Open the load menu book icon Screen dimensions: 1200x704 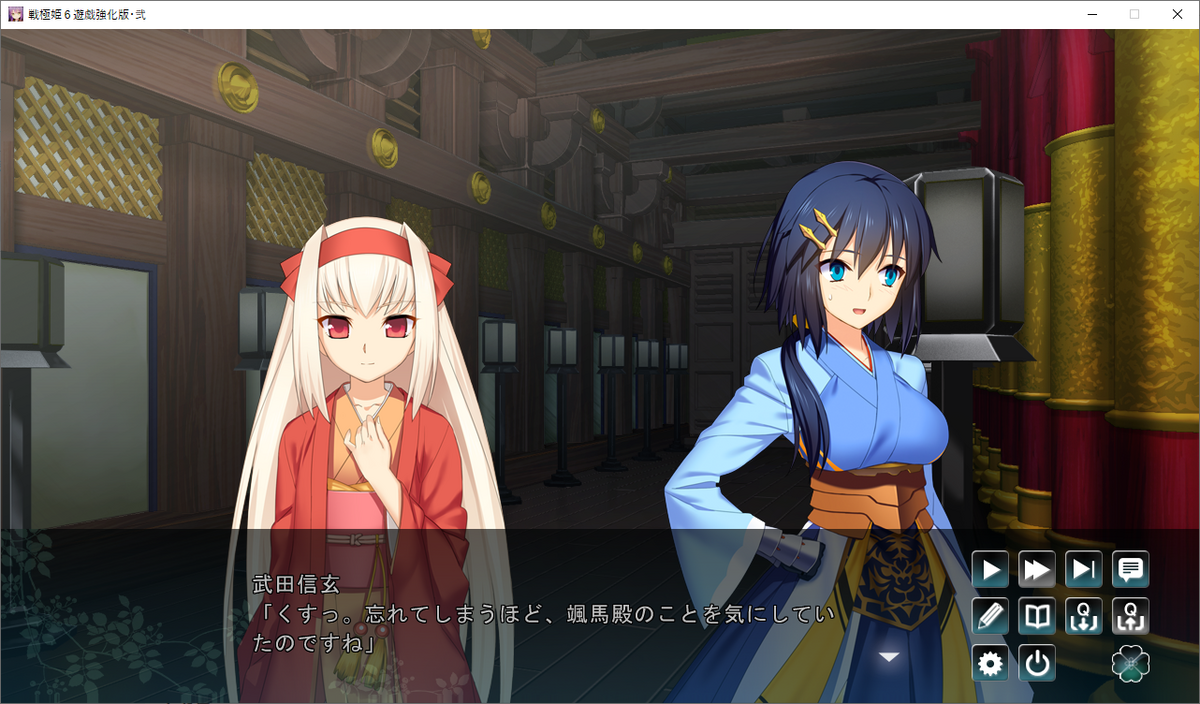point(1037,616)
